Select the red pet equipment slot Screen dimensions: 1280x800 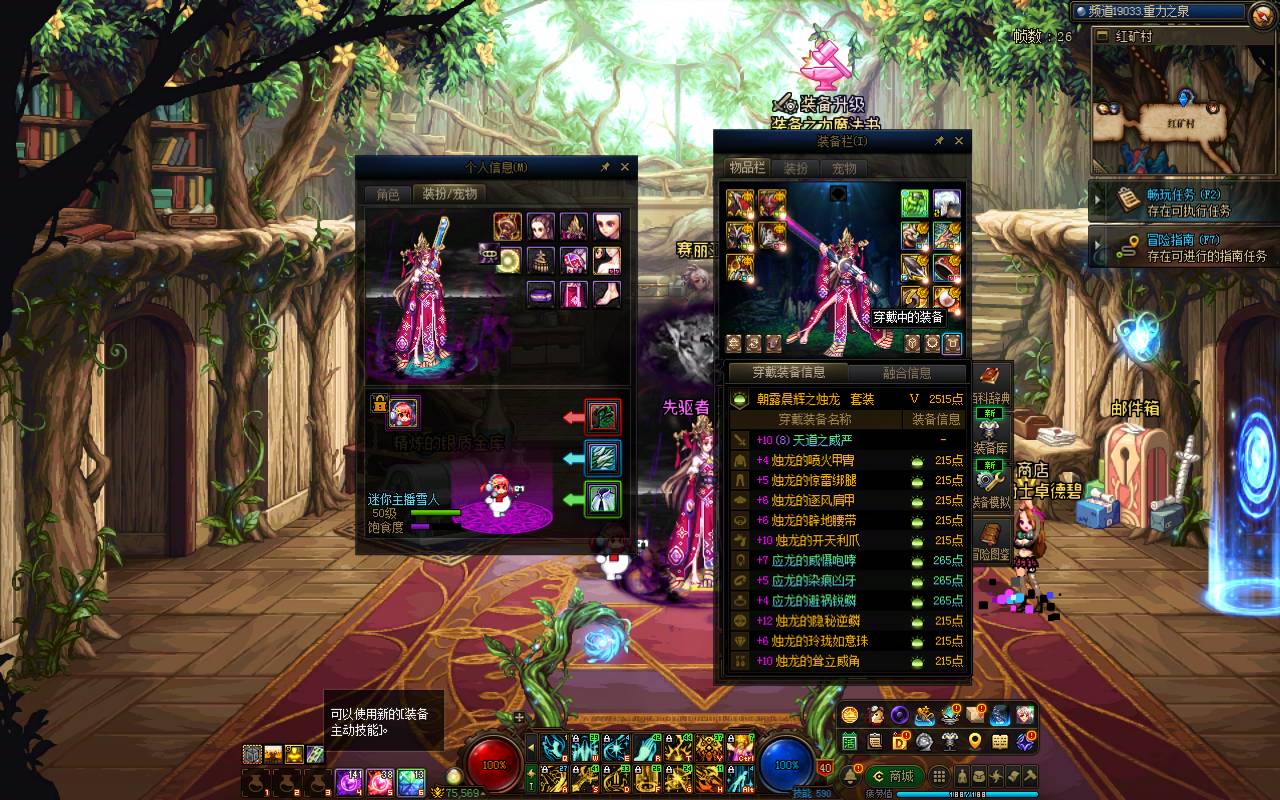[603, 416]
